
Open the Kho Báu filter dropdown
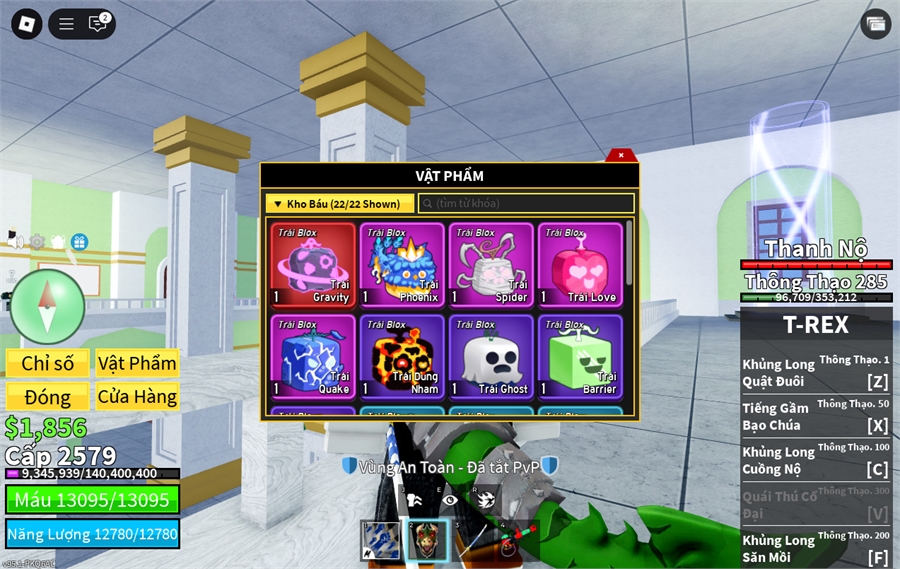pos(339,204)
